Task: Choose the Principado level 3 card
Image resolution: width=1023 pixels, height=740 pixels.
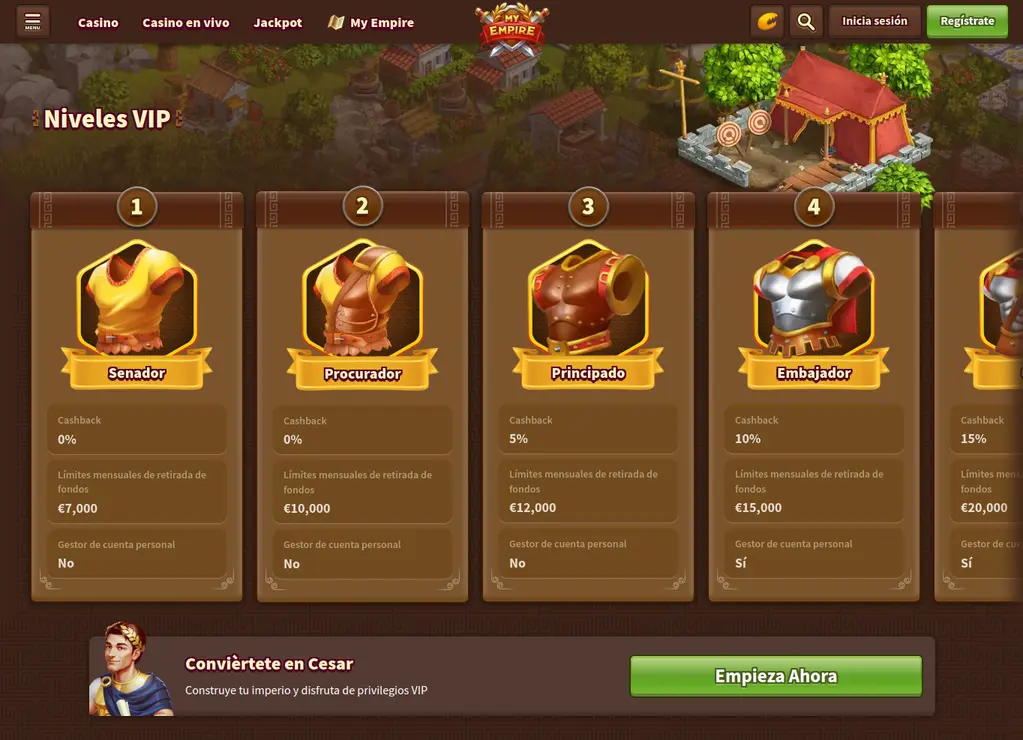Action: click(x=588, y=400)
